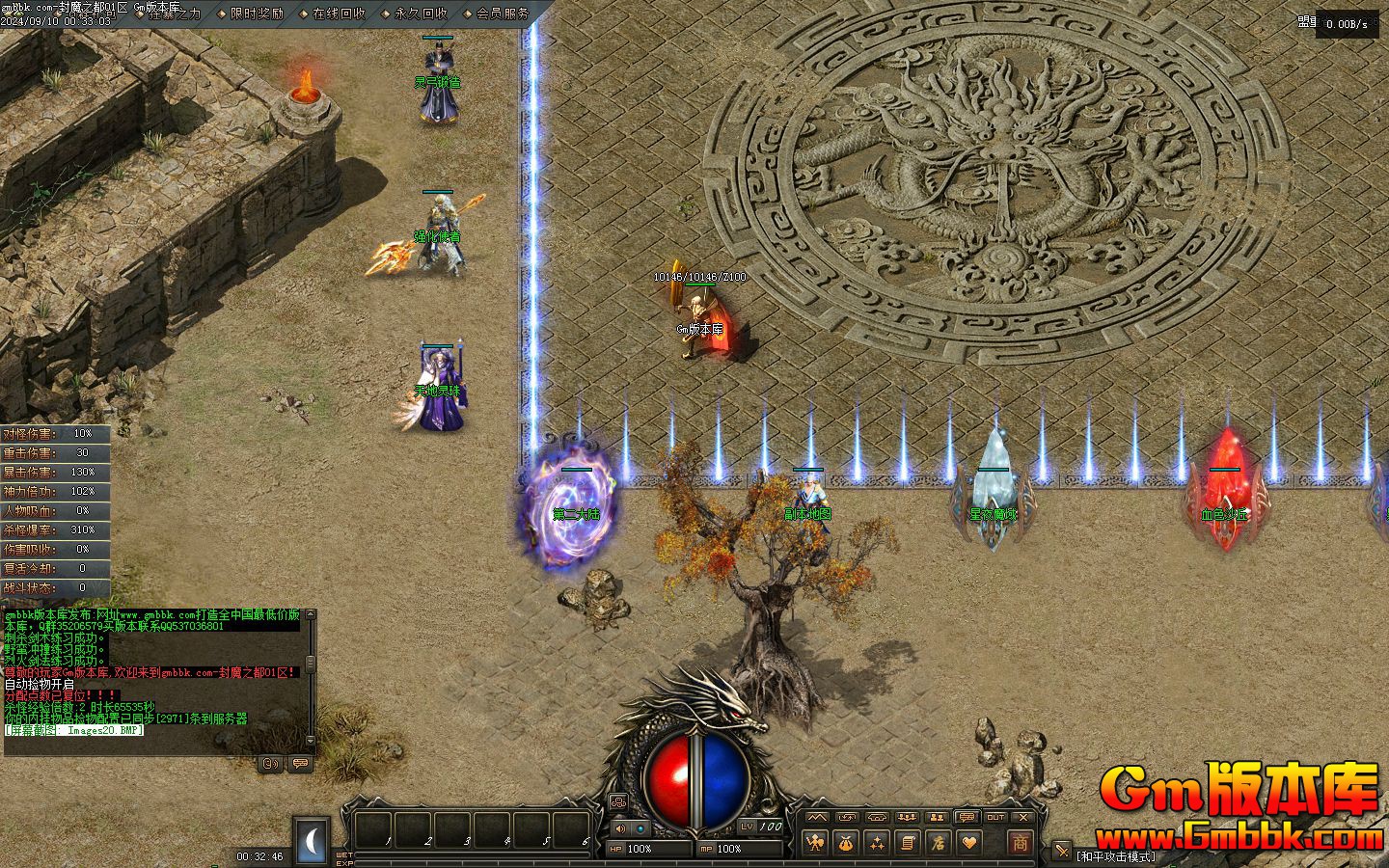
Task: Open the red 商 mall button
Action: pyautogui.click(x=1020, y=842)
